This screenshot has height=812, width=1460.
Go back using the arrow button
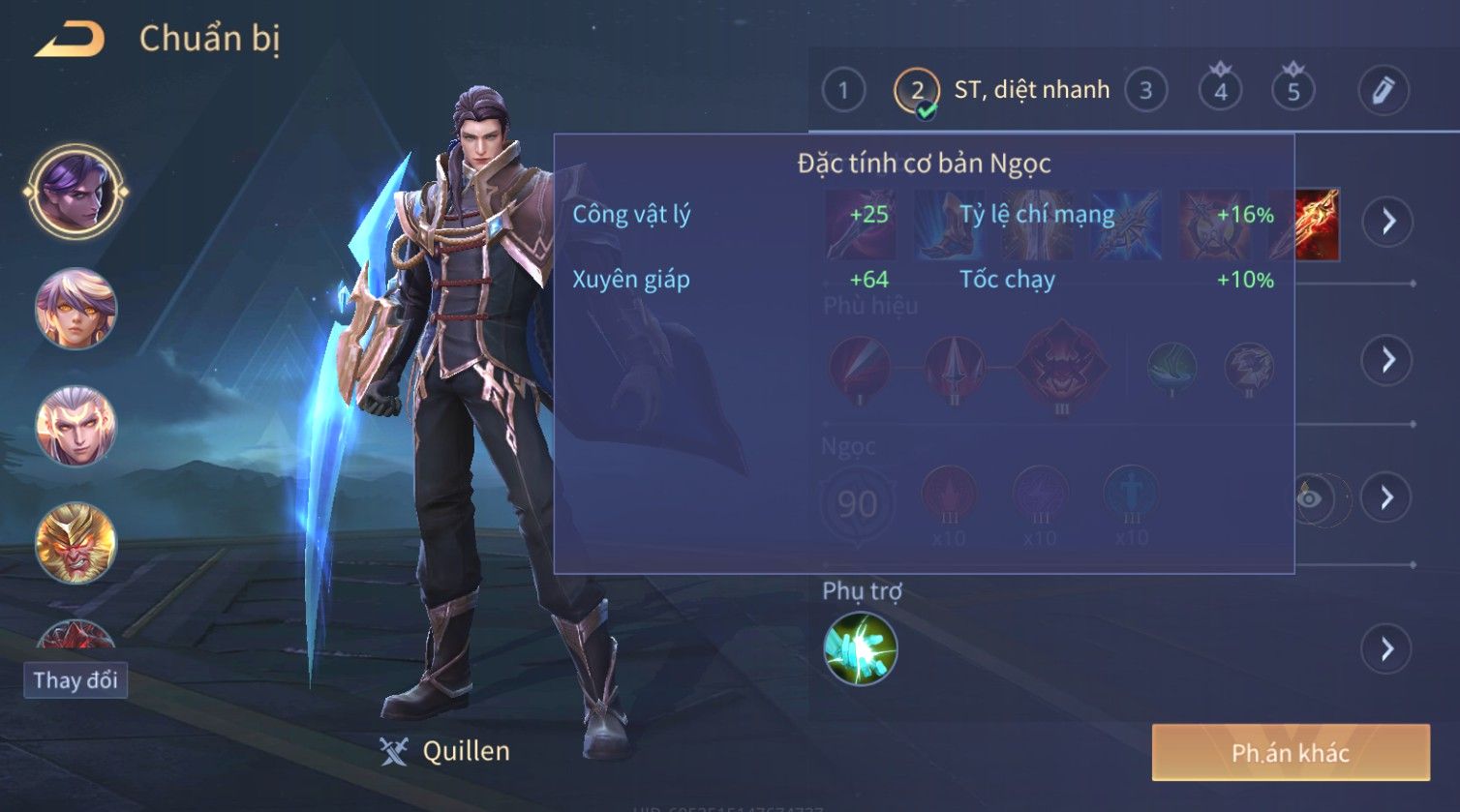click(70, 40)
